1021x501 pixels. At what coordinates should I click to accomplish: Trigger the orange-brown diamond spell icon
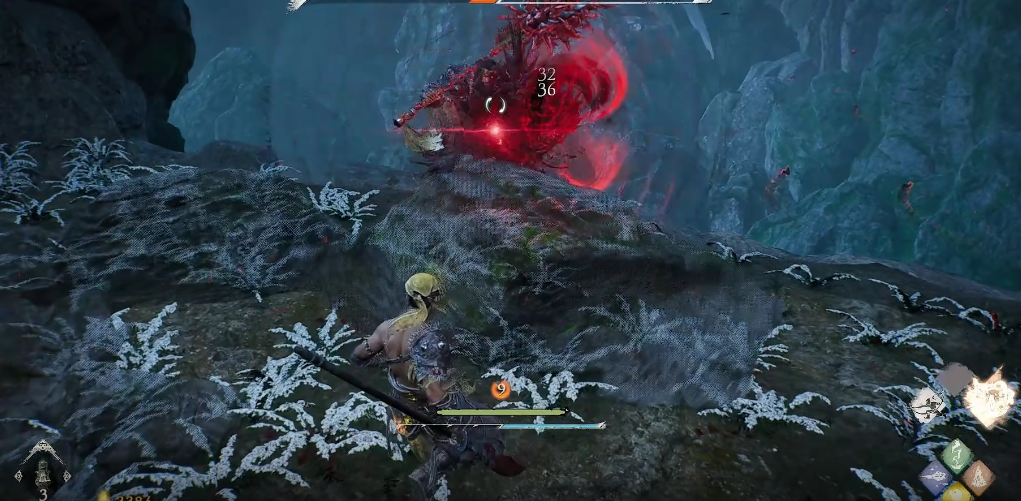[x=980, y=476]
